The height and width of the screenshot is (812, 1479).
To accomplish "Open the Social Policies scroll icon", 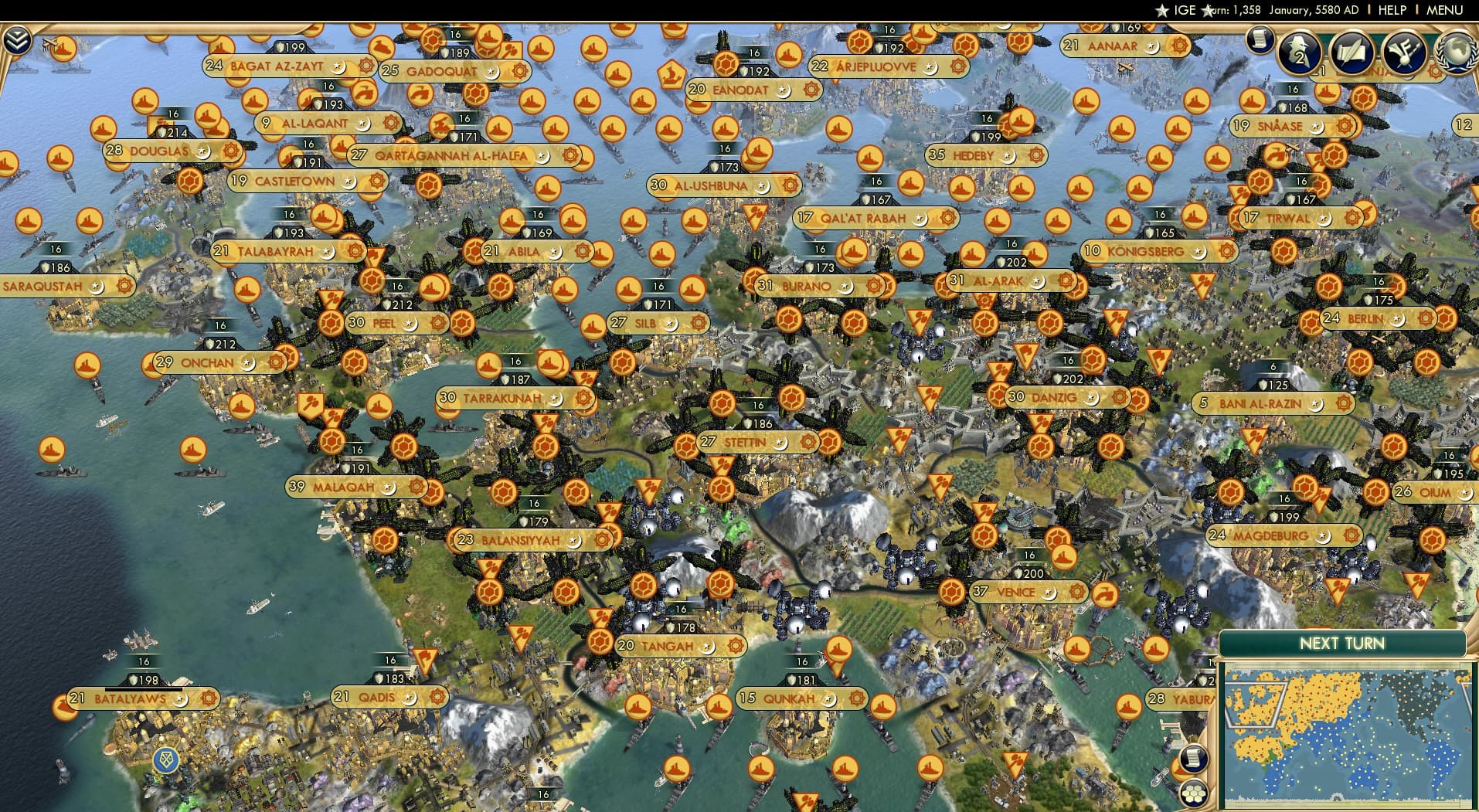I will pos(1353,52).
